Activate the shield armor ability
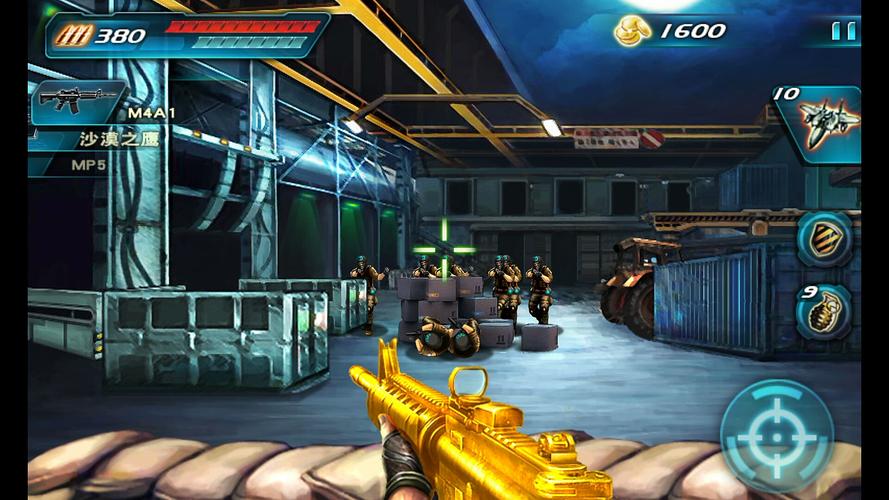The width and height of the screenshot is (889, 500). pos(824,240)
